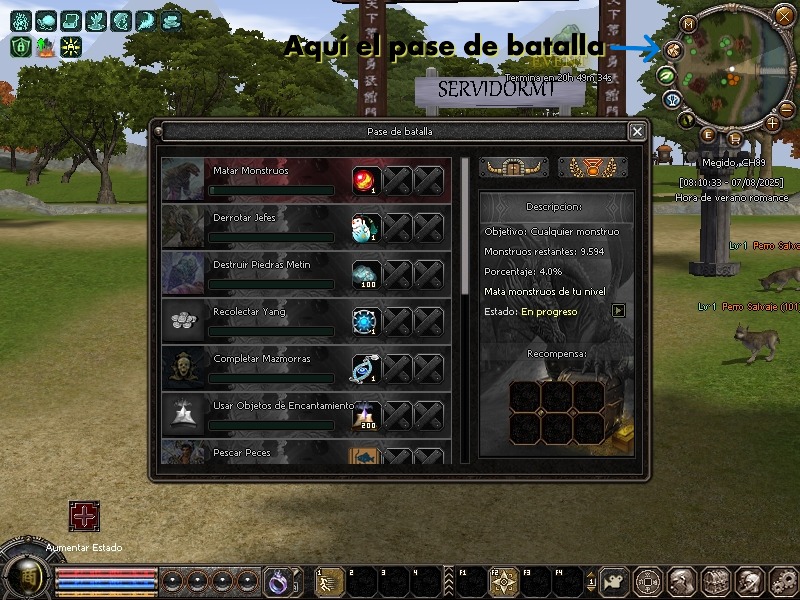
Task: Click the treasure chest tab with horns
Action: coord(514,168)
